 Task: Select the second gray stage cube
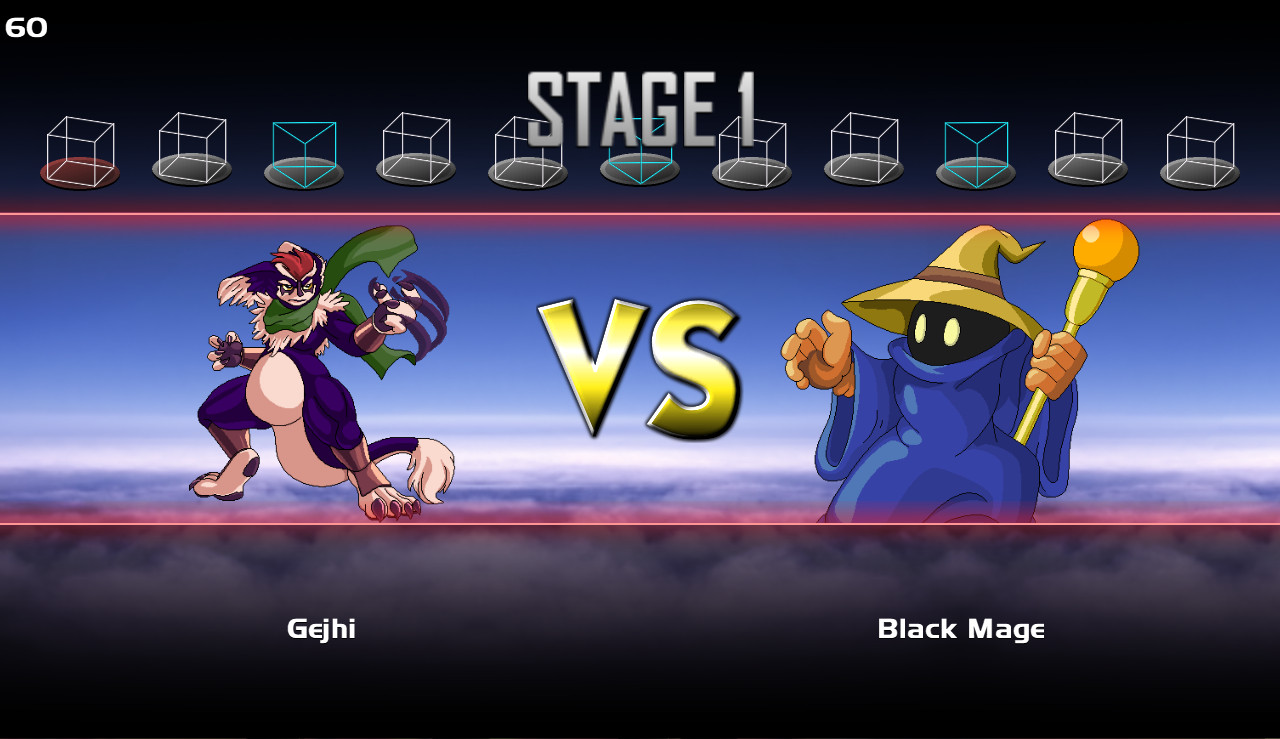[x=191, y=145]
